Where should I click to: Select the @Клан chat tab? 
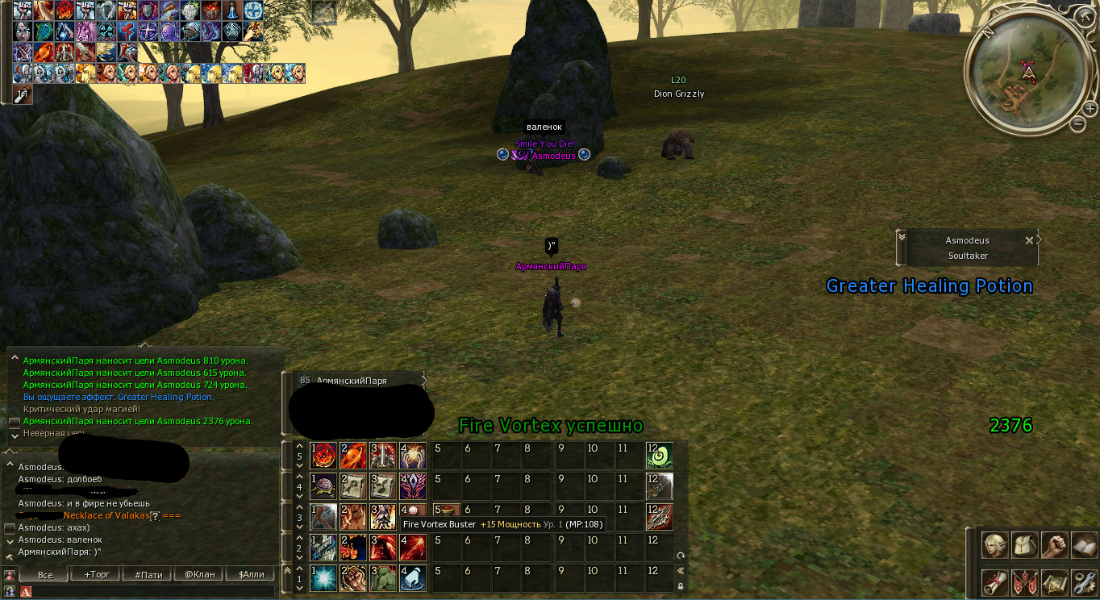click(200, 575)
